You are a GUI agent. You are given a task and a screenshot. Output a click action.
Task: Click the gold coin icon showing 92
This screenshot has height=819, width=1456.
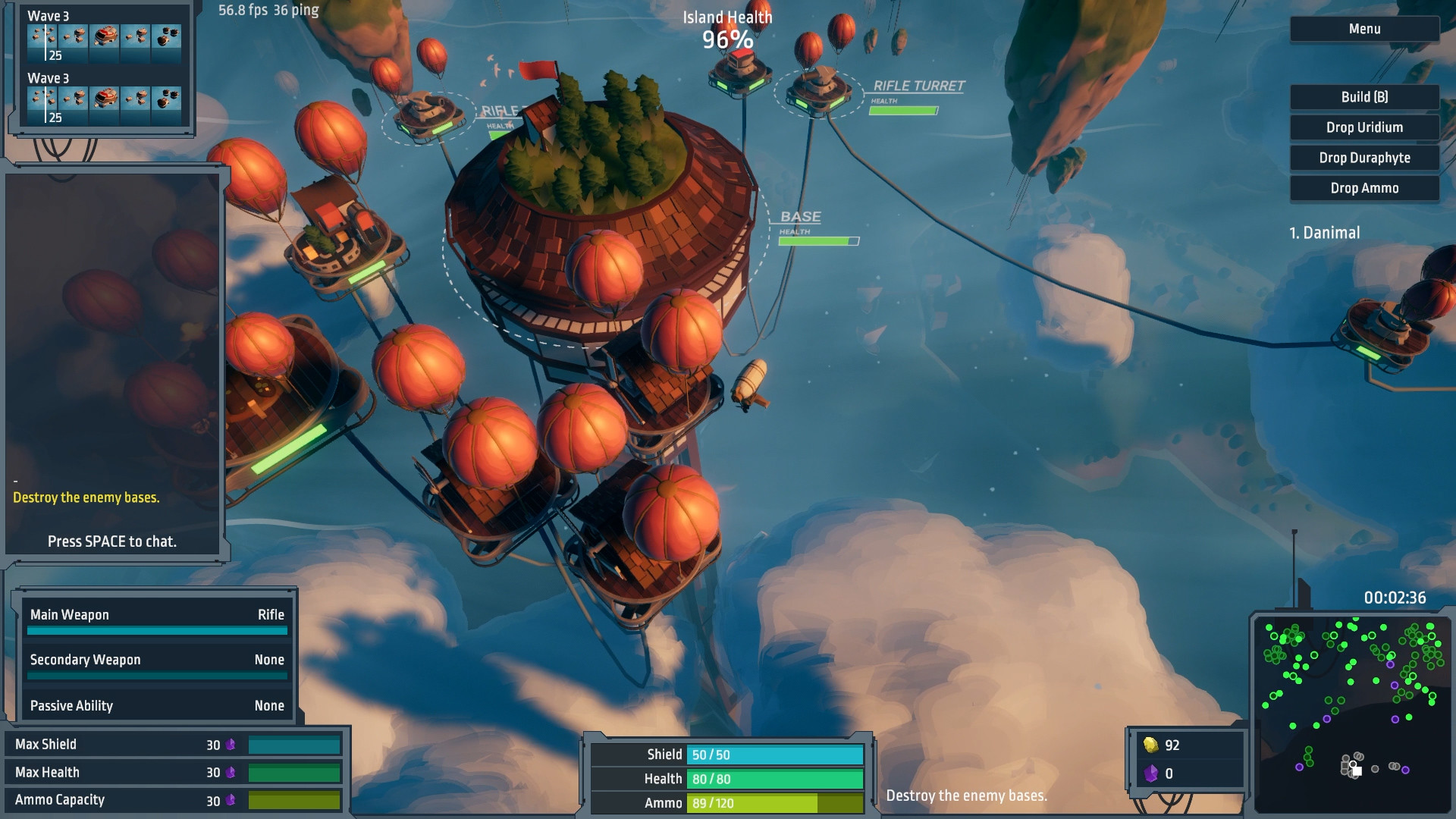(x=1152, y=745)
